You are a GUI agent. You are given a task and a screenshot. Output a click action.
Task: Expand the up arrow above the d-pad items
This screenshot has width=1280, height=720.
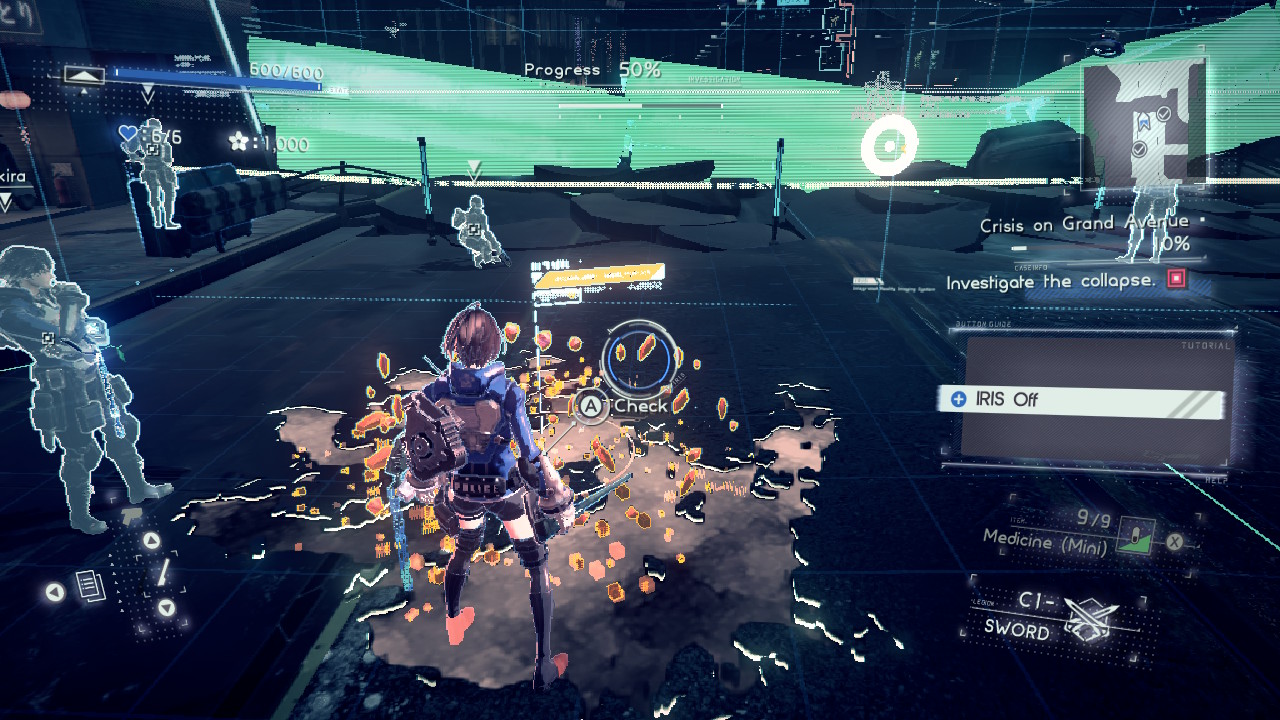click(x=151, y=541)
